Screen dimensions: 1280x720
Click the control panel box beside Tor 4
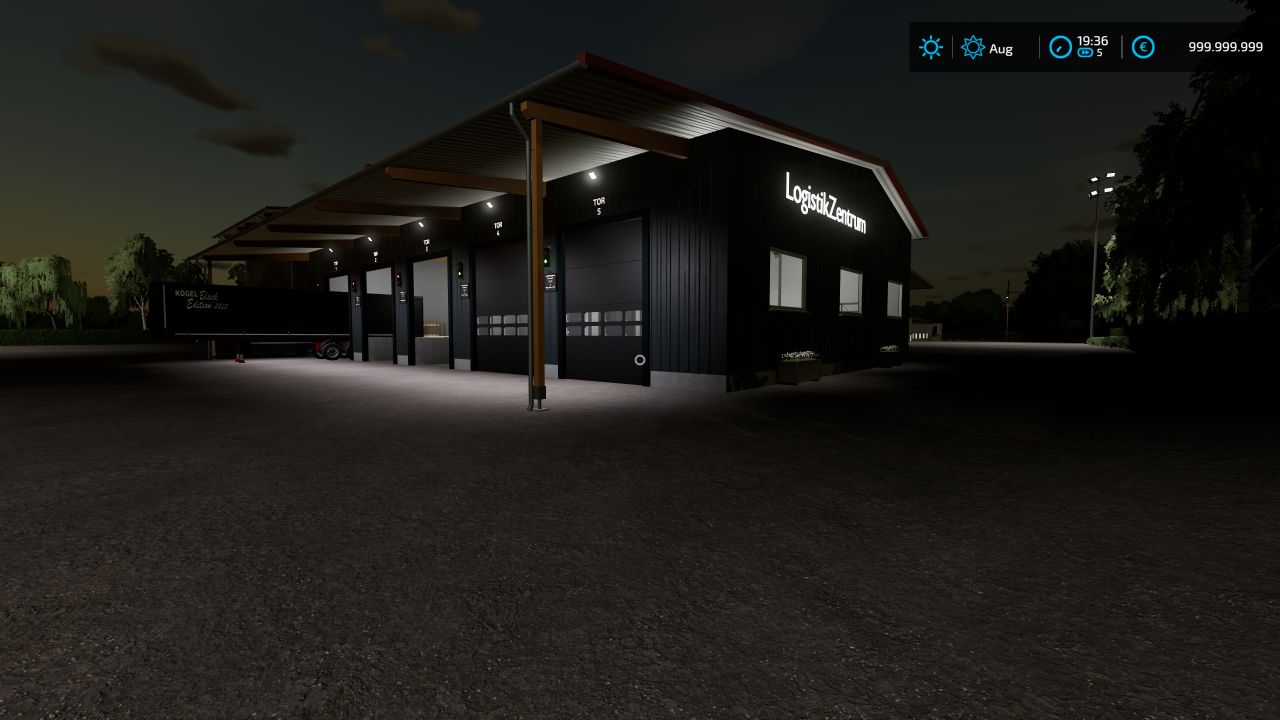point(463,290)
